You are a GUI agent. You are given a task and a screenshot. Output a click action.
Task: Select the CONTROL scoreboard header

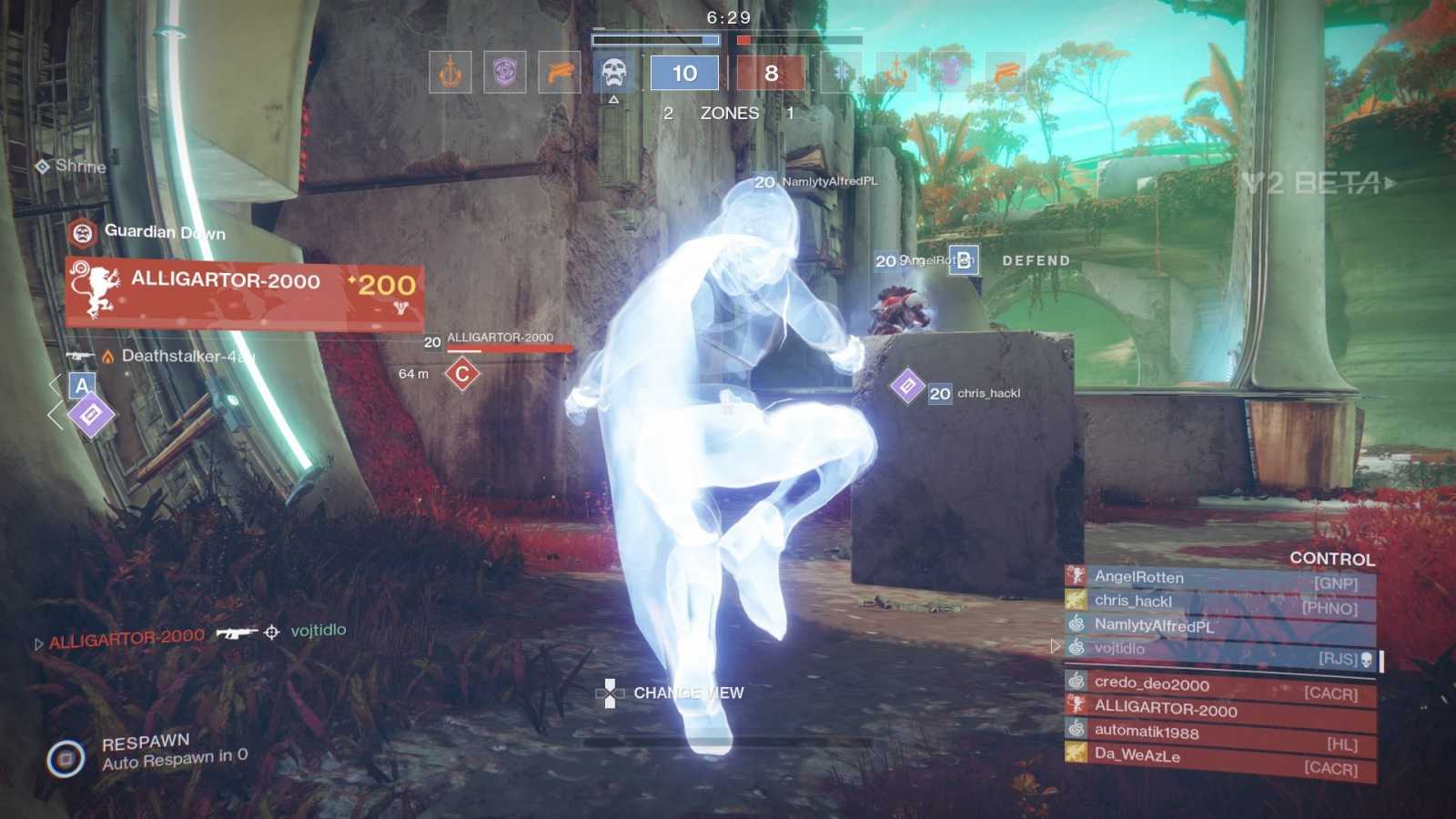1331,561
